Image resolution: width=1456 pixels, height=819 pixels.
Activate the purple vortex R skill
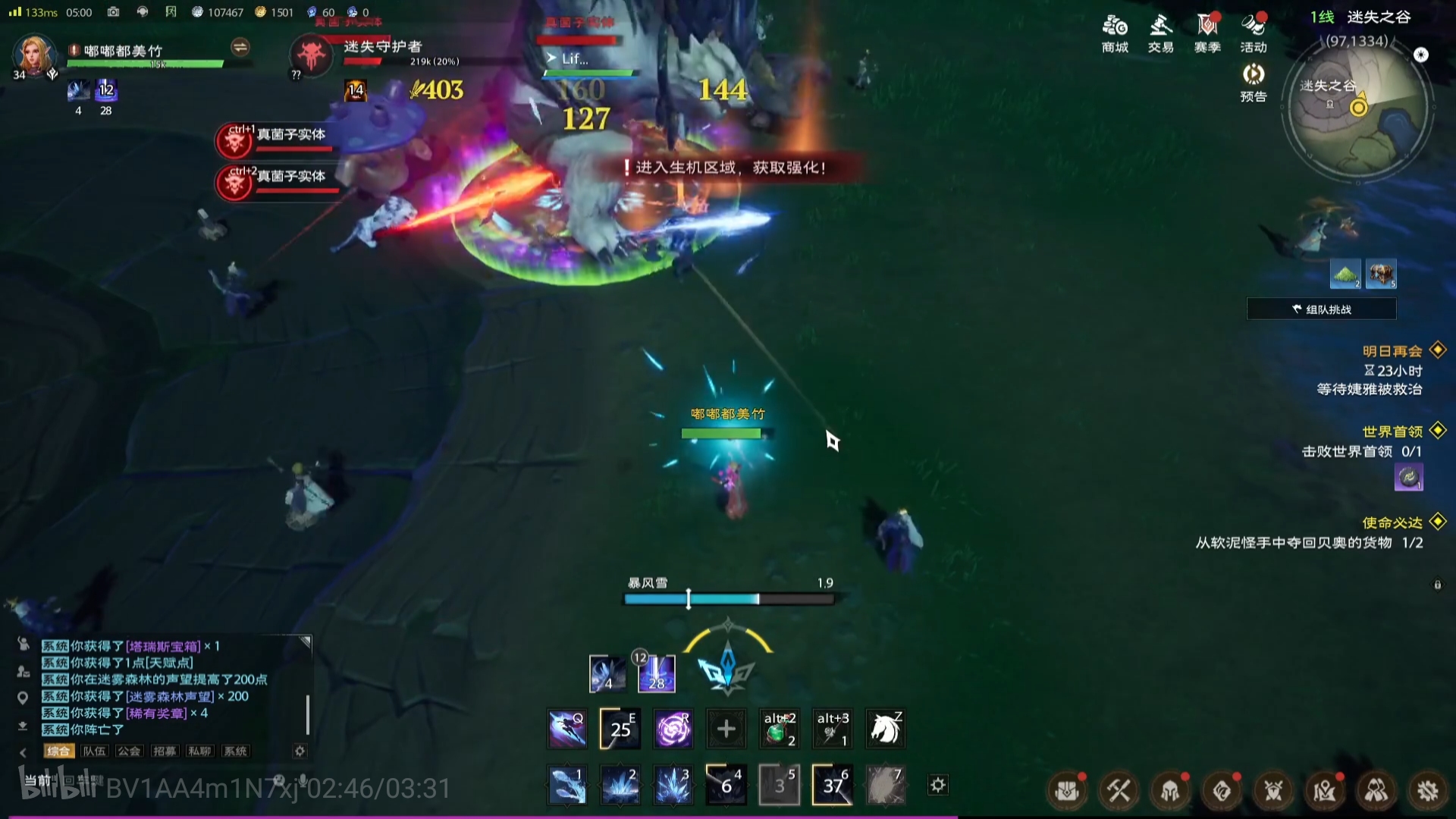coord(673,729)
